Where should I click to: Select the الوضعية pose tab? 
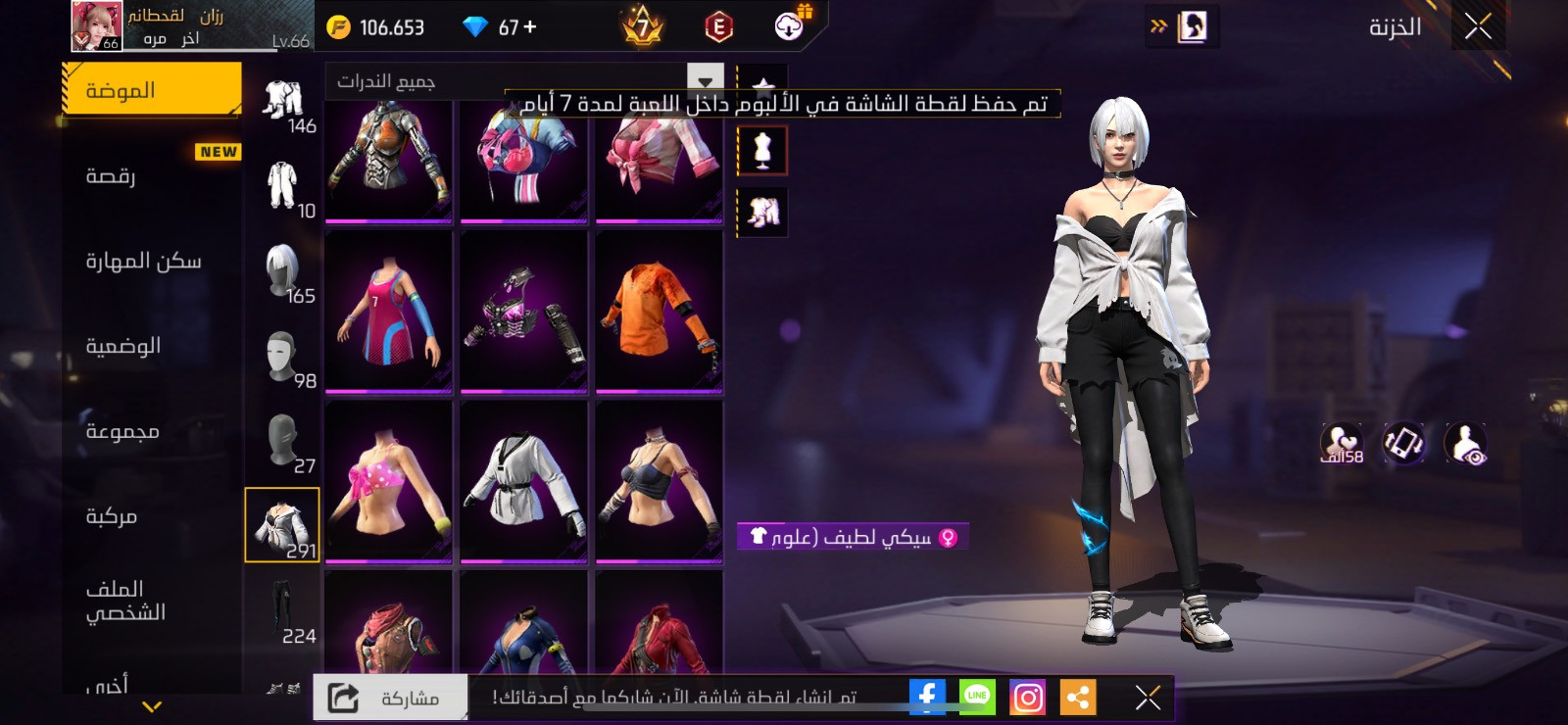tap(152, 346)
